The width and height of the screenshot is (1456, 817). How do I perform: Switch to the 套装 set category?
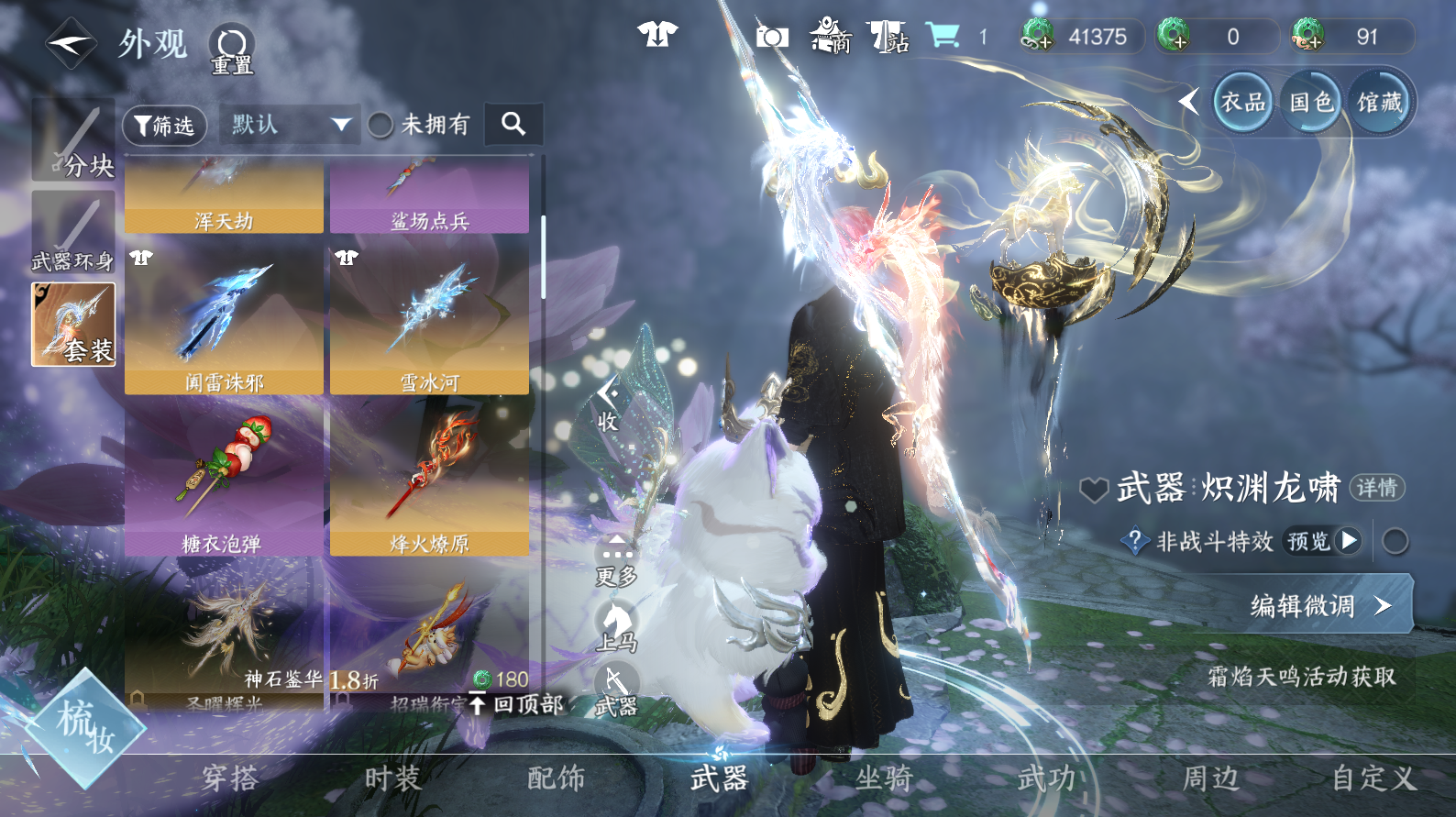[x=73, y=325]
